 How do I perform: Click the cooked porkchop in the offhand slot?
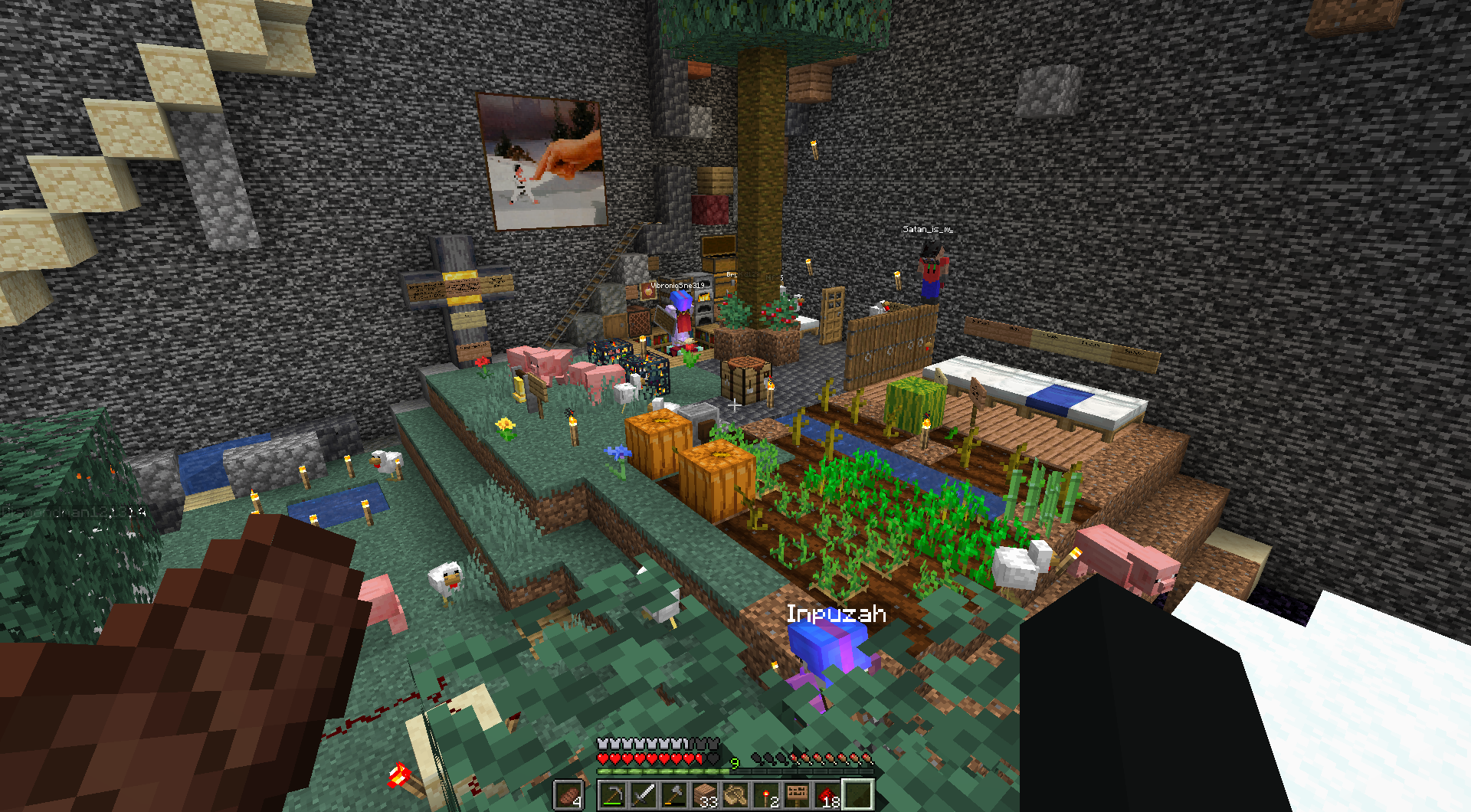pos(568,794)
